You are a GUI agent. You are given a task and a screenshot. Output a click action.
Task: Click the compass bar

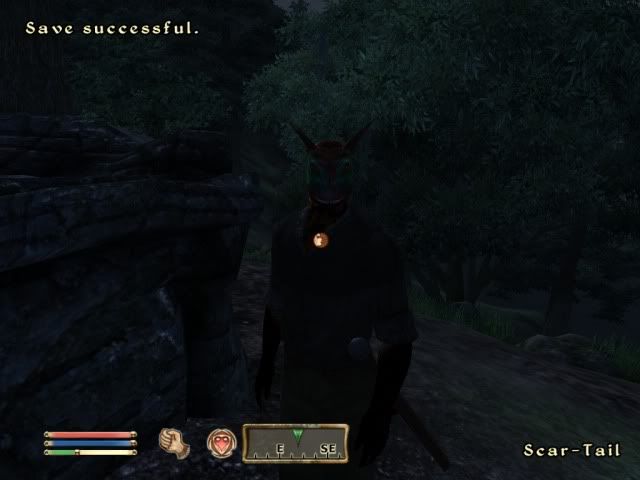point(296,443)
